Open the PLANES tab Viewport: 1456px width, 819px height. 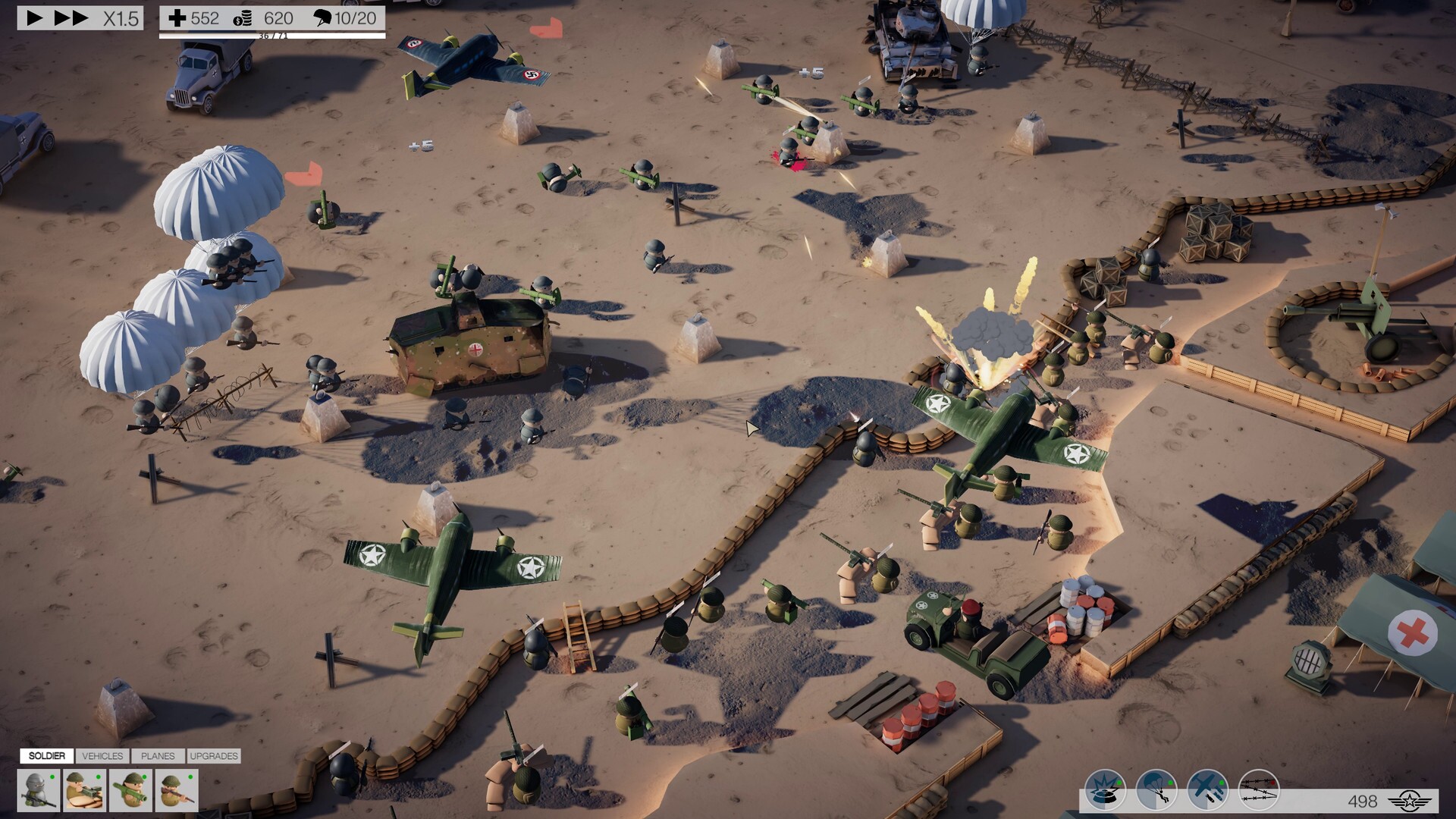coord(158,756)
